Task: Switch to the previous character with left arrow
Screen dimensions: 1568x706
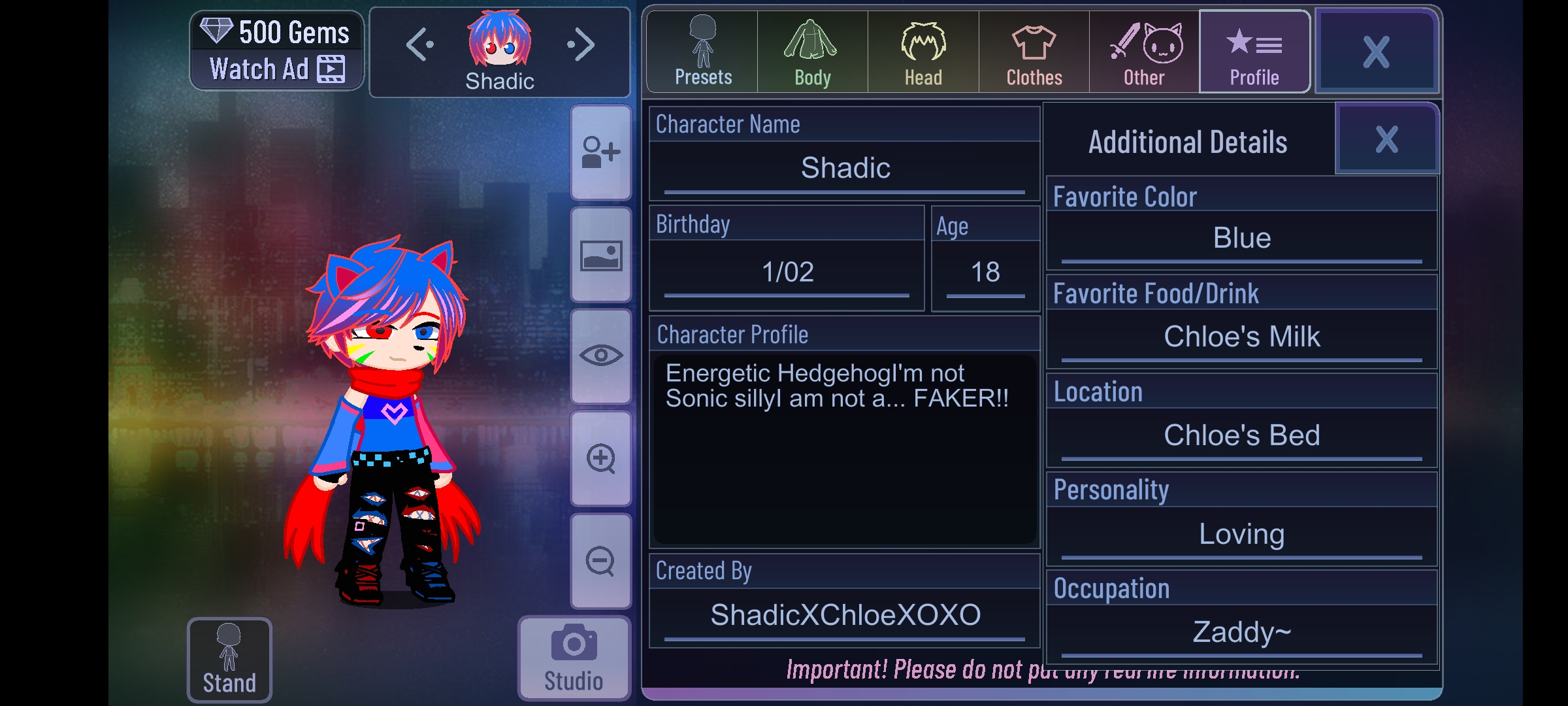Action: [419, 45]
